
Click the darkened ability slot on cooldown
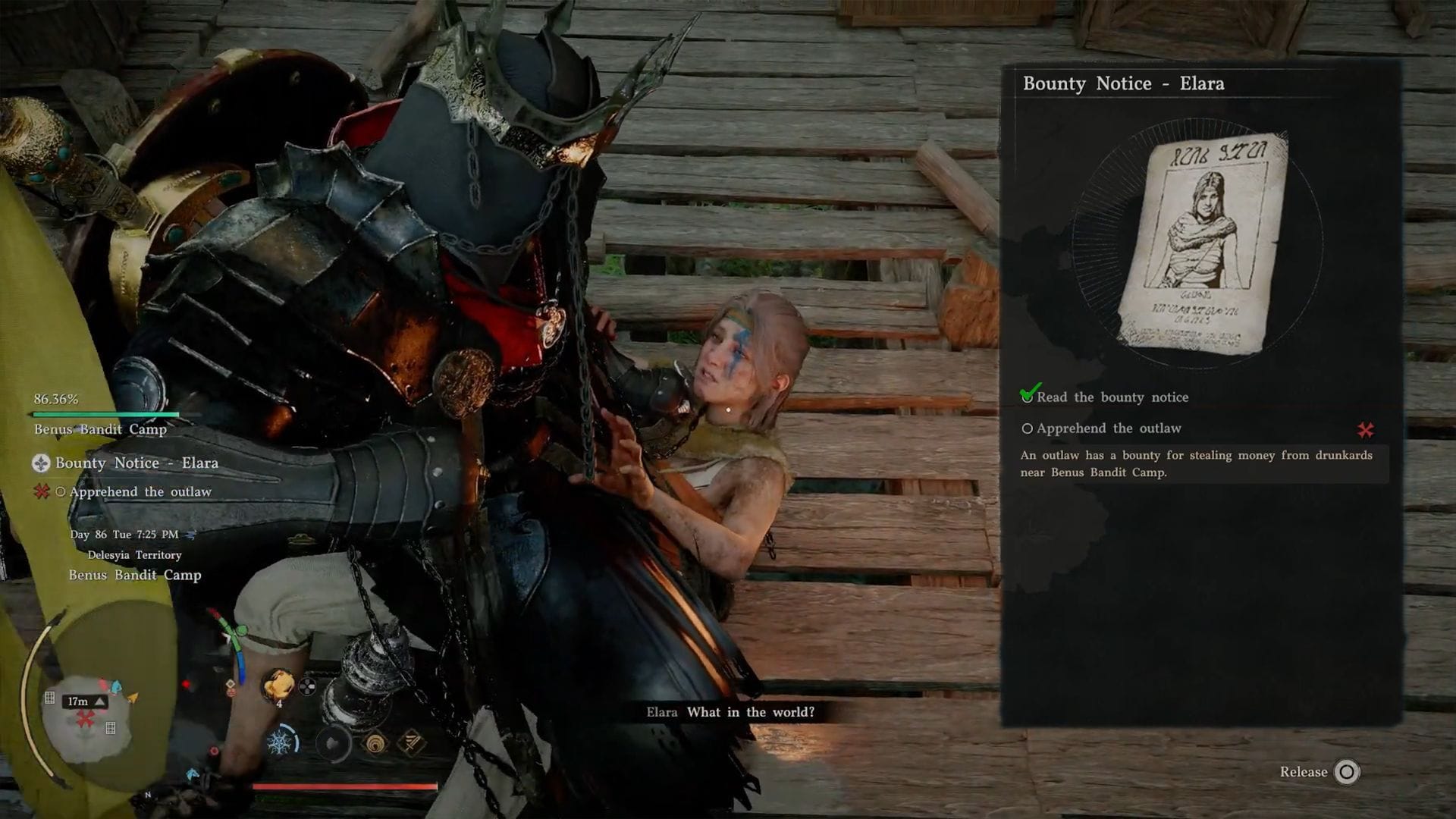(x=334, y=743)
